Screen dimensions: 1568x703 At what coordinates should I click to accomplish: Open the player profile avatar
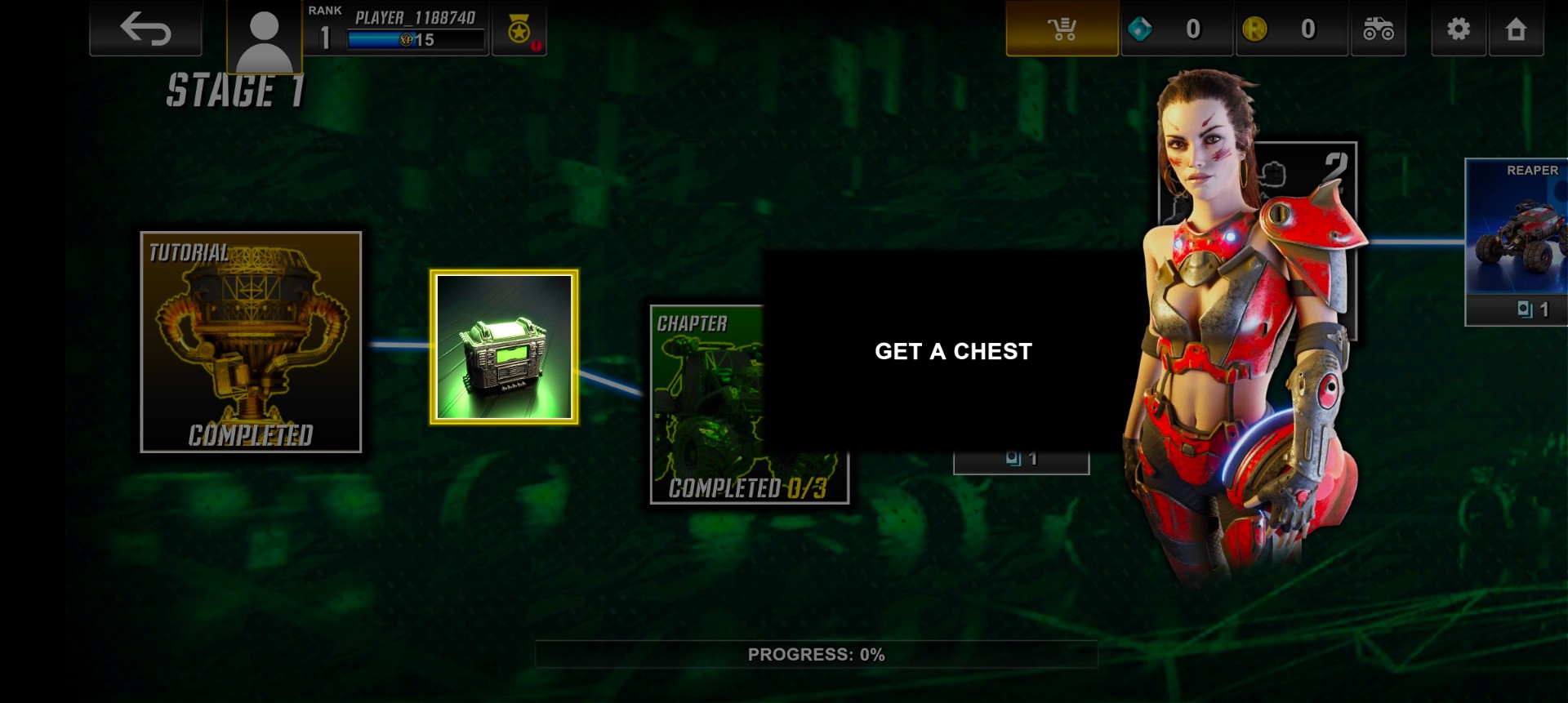264,38
